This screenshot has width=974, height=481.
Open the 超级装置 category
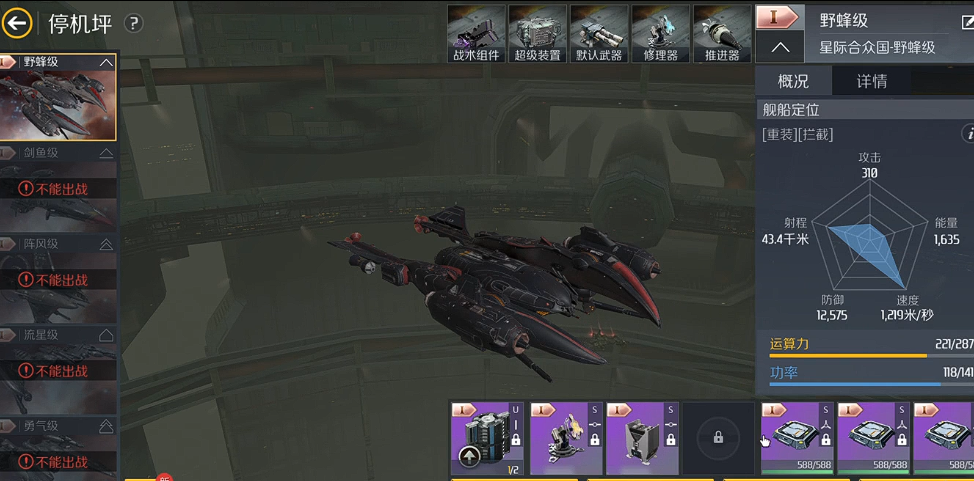(537, 33)
